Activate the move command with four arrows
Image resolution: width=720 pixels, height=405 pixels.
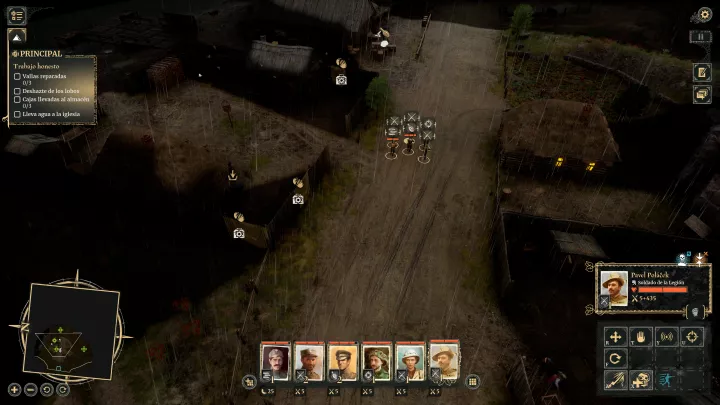coord(615,337)
